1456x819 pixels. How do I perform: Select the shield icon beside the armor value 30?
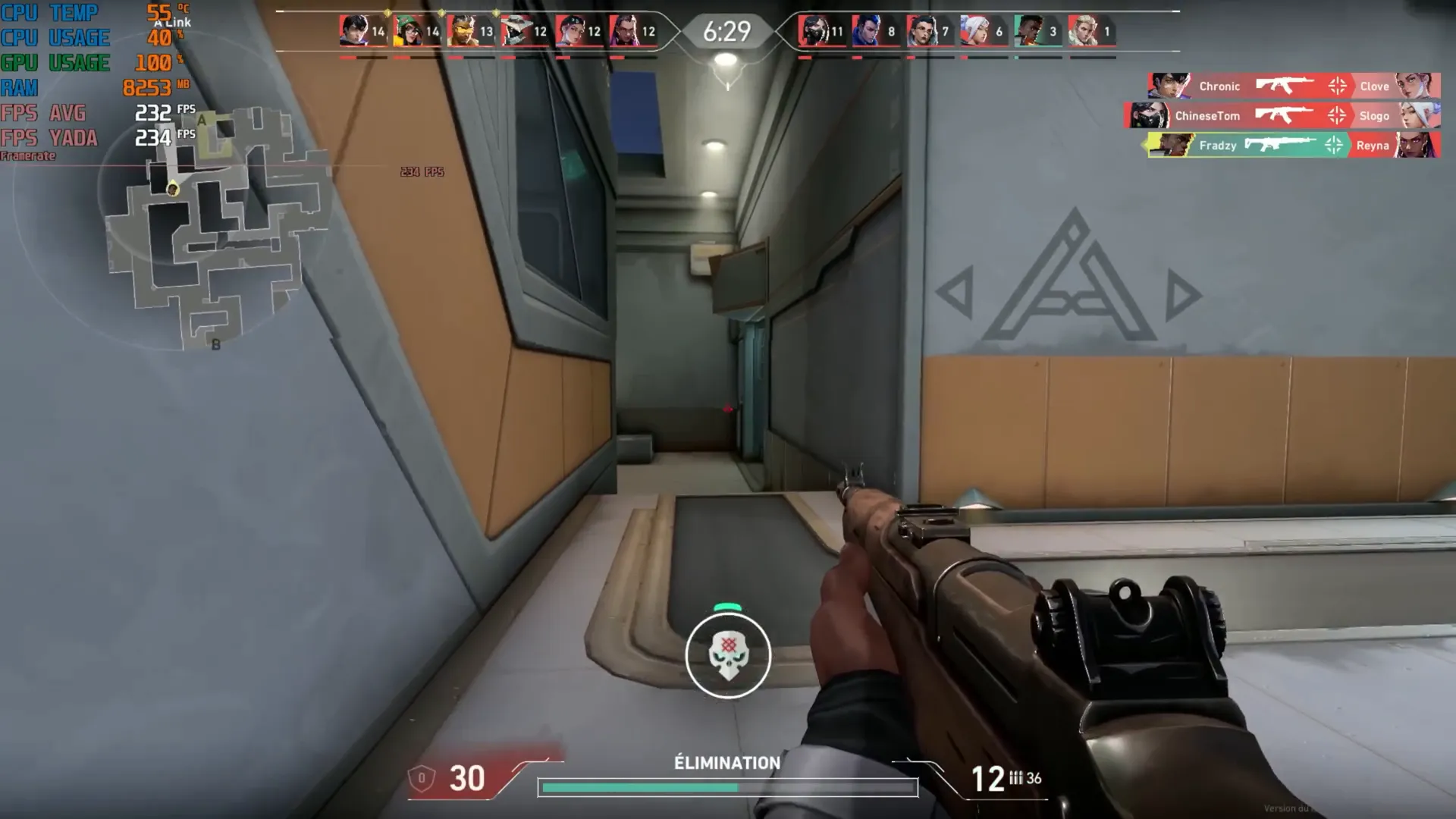pyautogui.click(x=422, y=778)
